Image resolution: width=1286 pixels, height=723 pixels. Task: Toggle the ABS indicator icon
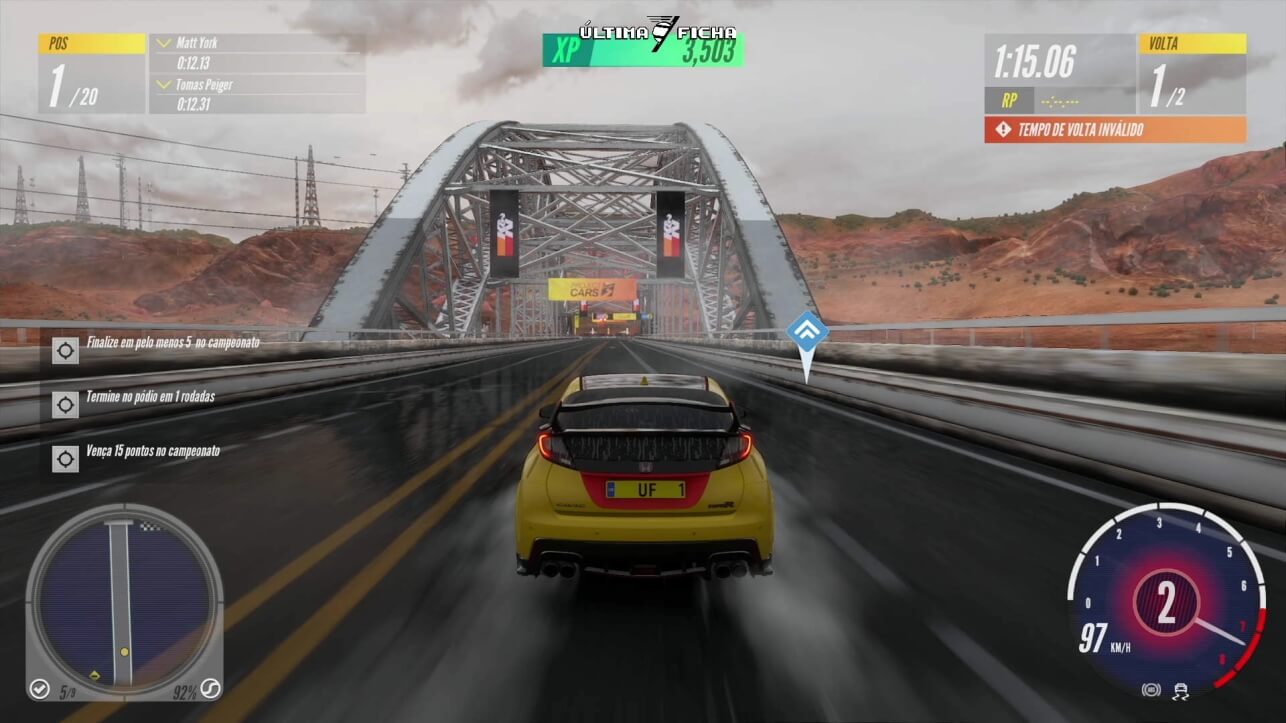[x=1150, y=689]
